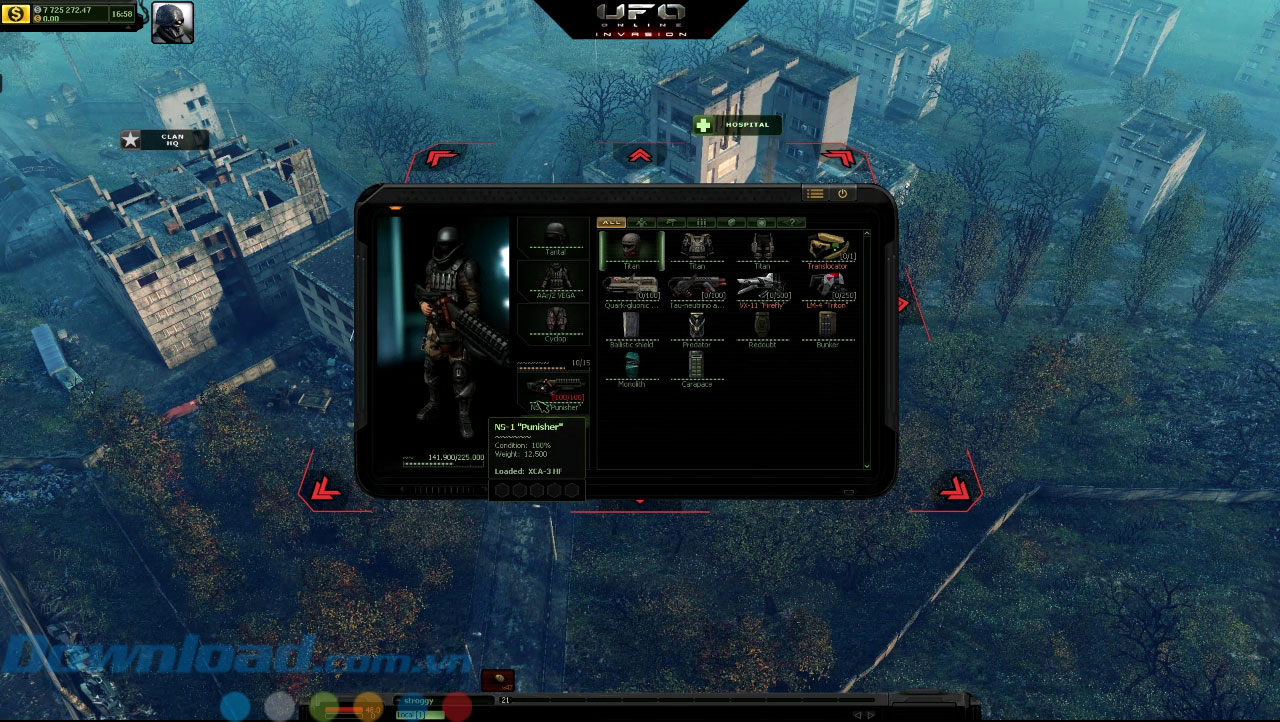Select the VX-11 "Firefly" weapon
The width and height of the screenshot is (1280, 722).
(x=762, y=289)
